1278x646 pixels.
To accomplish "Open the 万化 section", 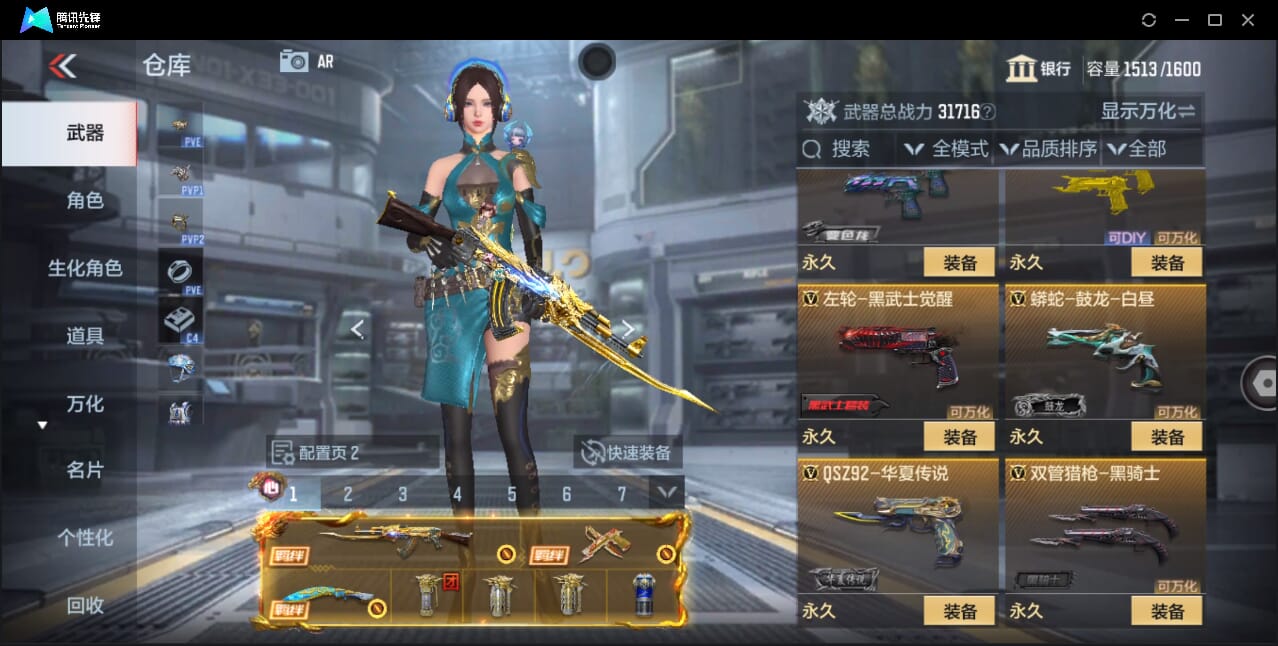I will (85, 404).
